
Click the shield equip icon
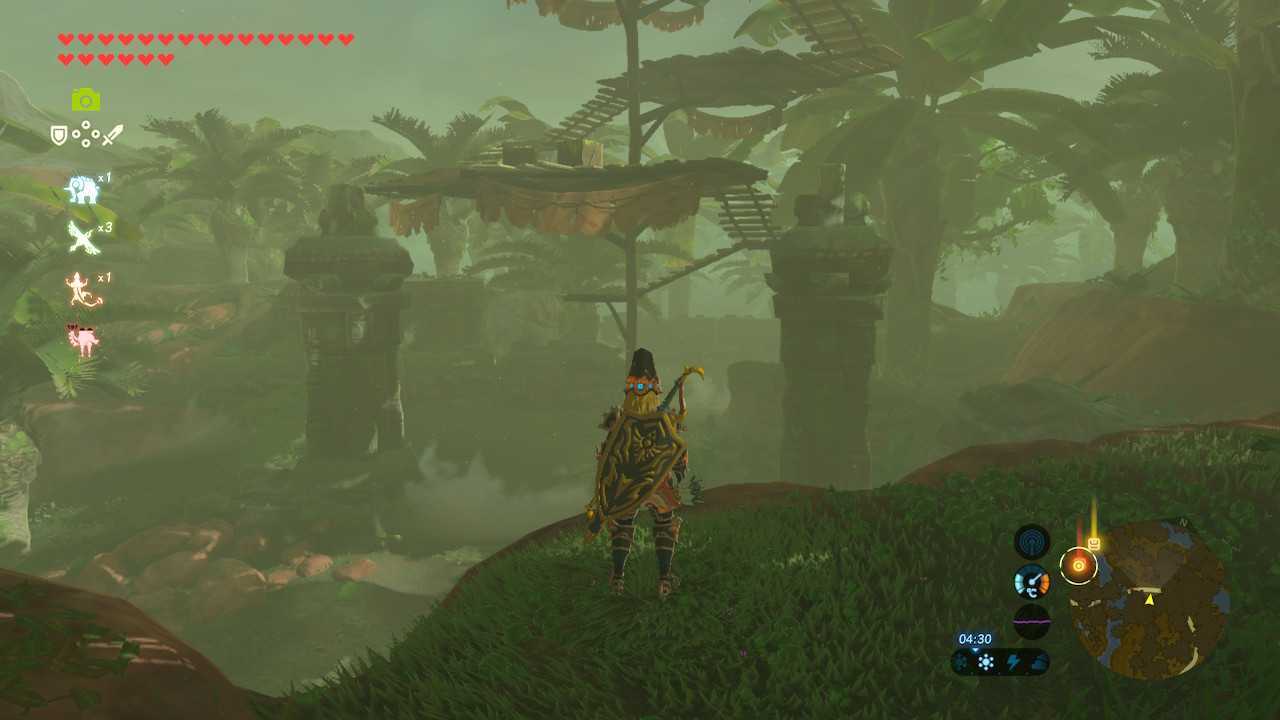59,135
